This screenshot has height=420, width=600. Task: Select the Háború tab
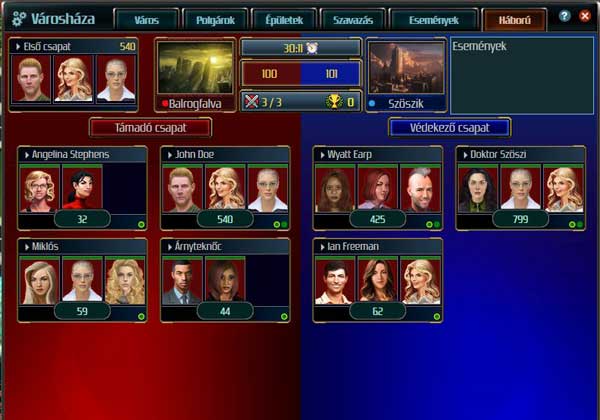point(514,20)
